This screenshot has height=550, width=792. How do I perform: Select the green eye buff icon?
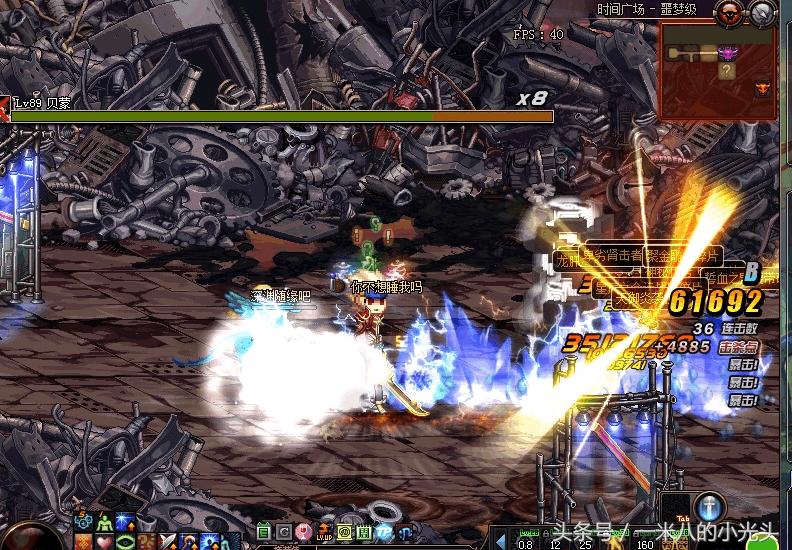click(124, 541)
